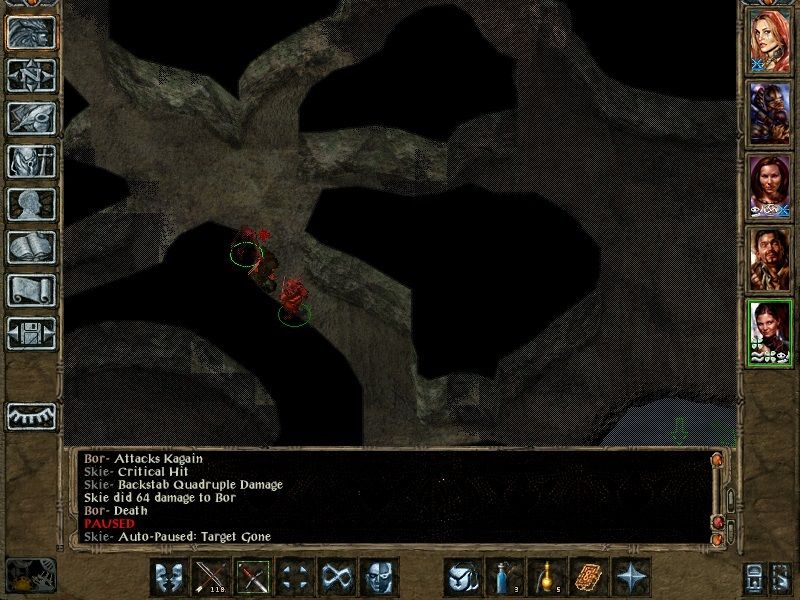The width and height of the screenshot is (800, 600).
Task: Toggle stealth using the hooded-face button
Action: pyautogui.click(x=379, y=578)
